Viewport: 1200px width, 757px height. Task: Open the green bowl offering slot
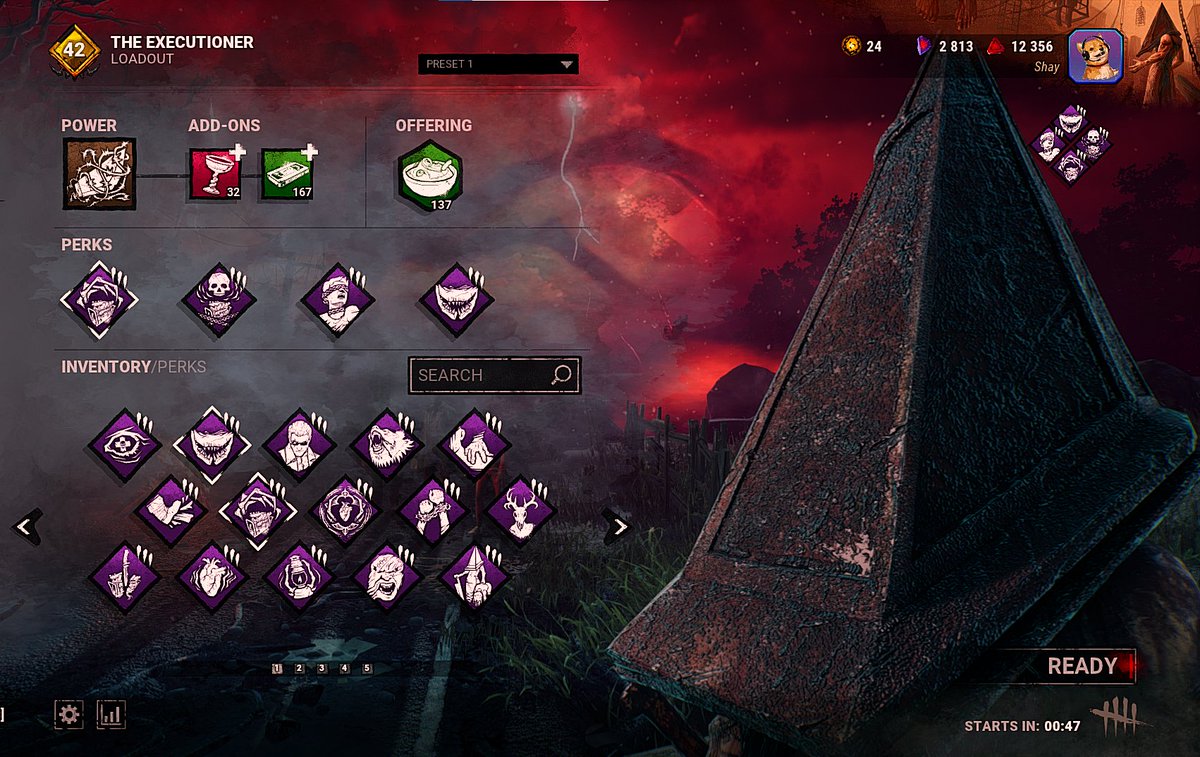(430, 175)
